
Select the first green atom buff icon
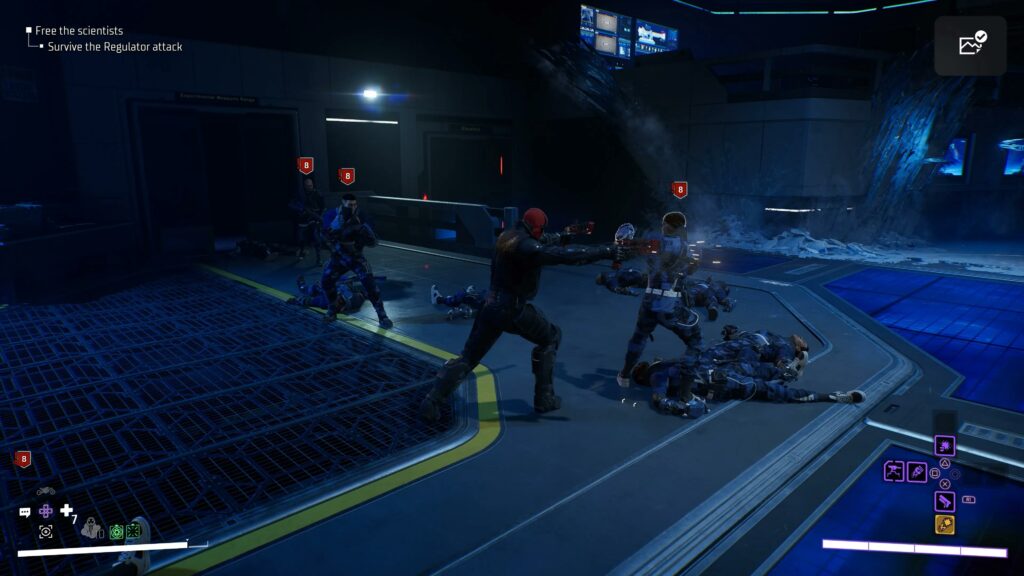[x=116, y=531]
